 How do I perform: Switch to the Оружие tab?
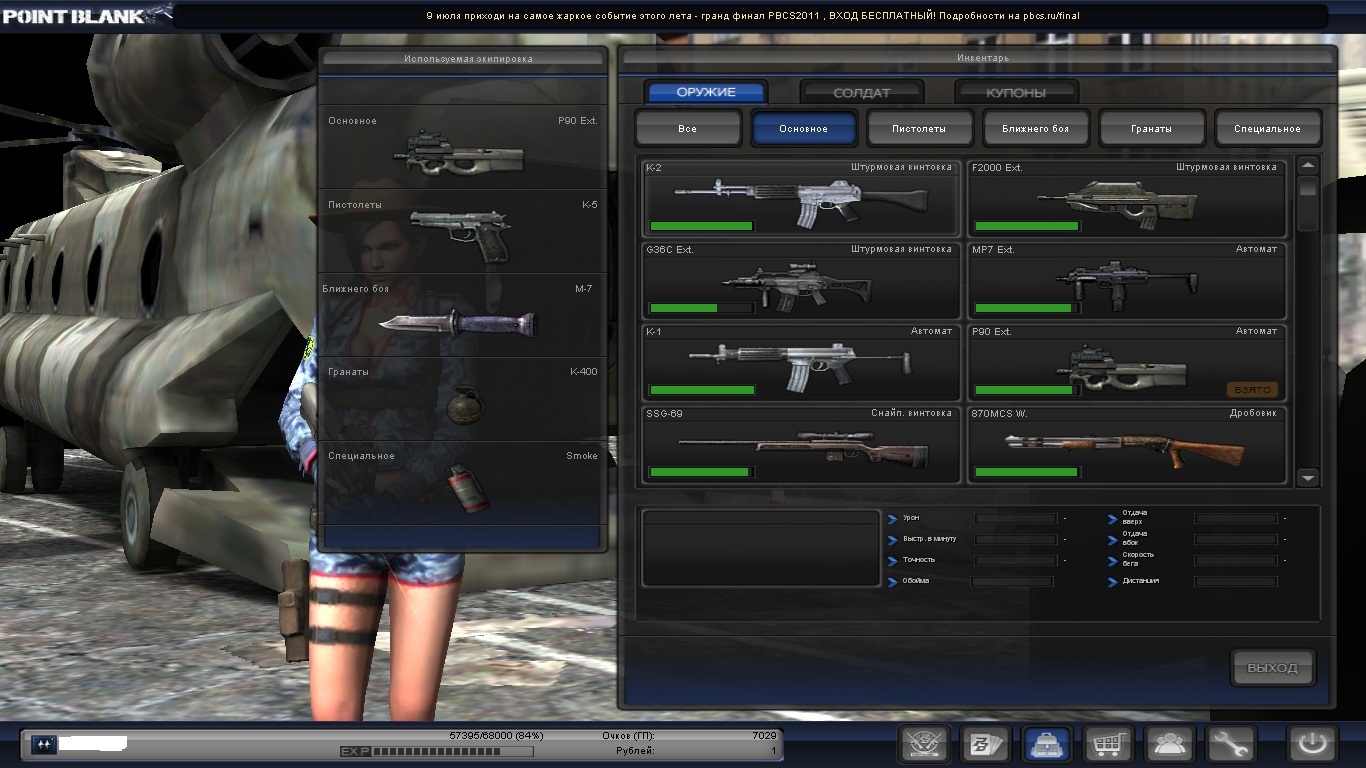coord(706,93)
